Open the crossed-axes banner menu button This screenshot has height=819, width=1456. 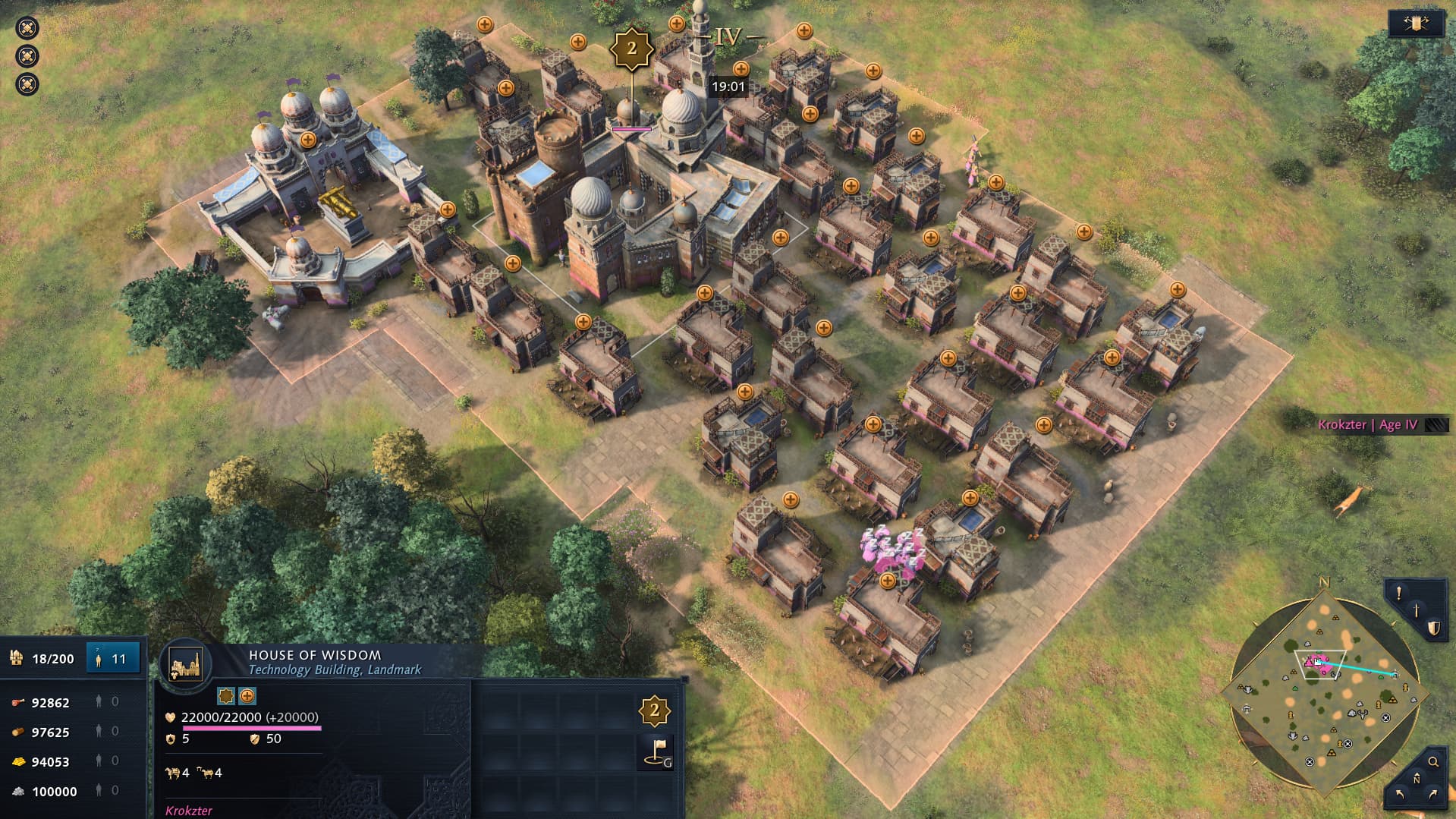pyautogui.click(x=1416, y=24)
